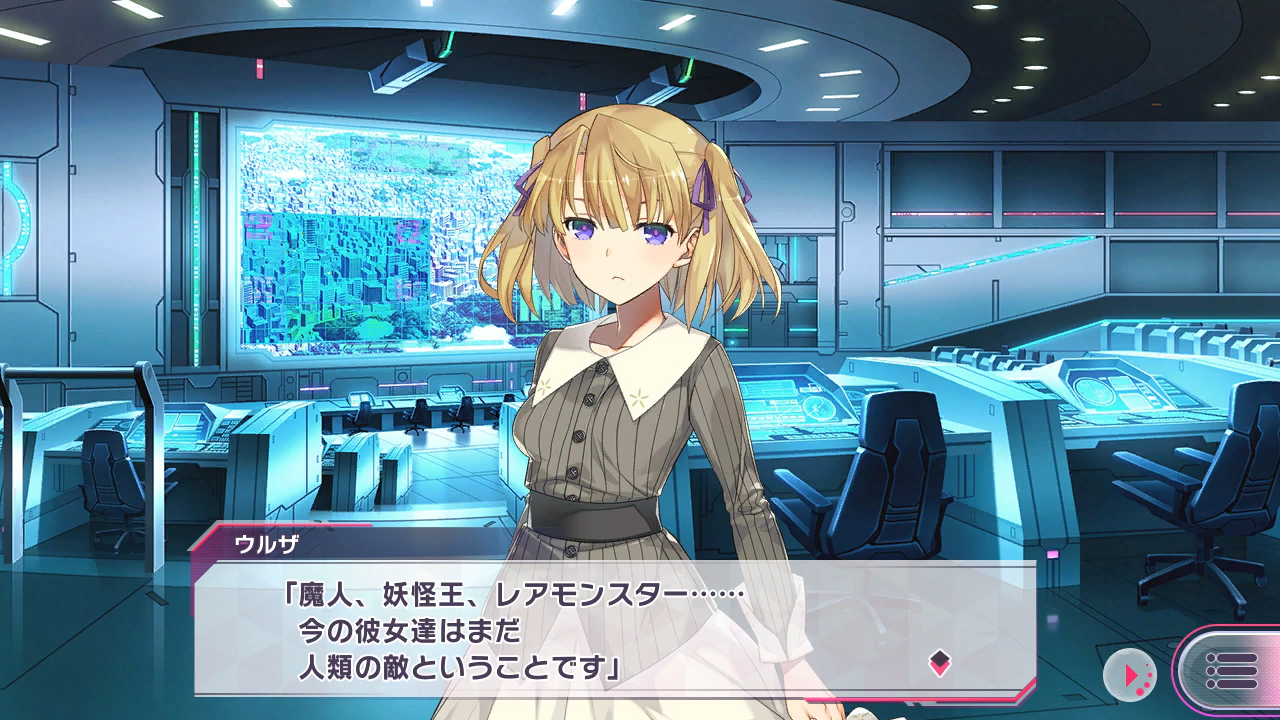The image size is (1280, 720).
Task: Toggle the auto-play triangle button
Action: point(1130,675)
